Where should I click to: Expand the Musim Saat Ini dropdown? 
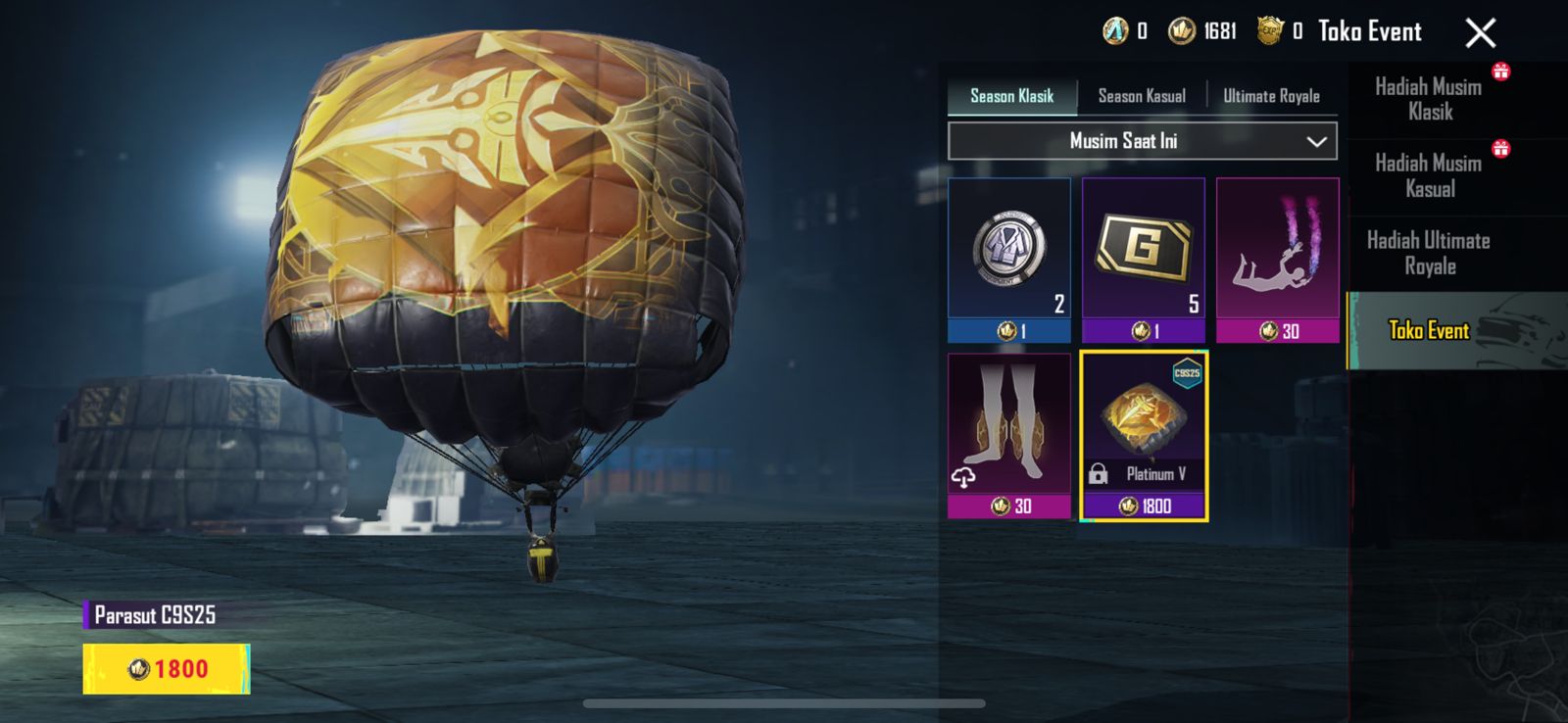click(x=1142, y=141)
